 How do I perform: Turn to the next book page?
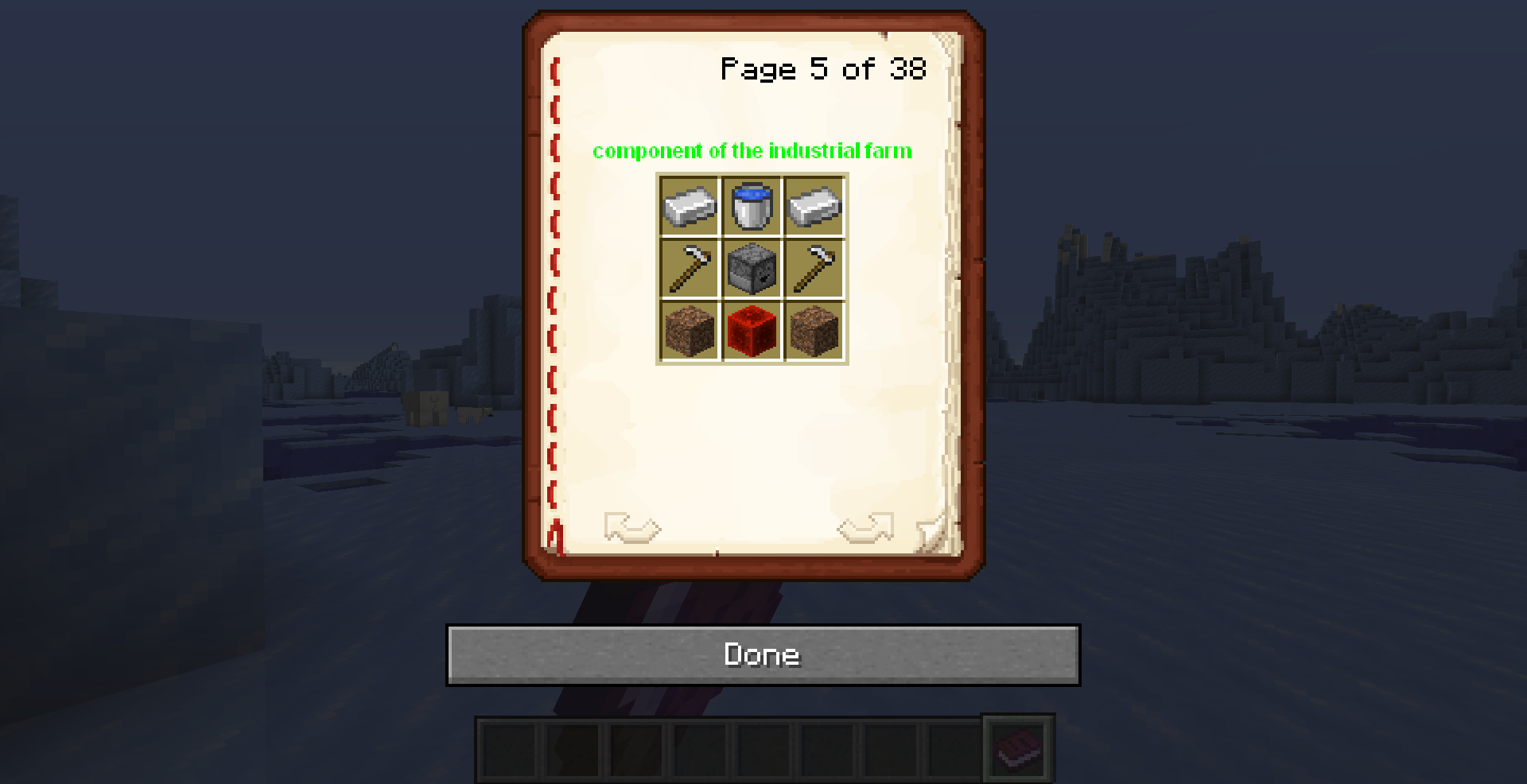pos(865,527)
